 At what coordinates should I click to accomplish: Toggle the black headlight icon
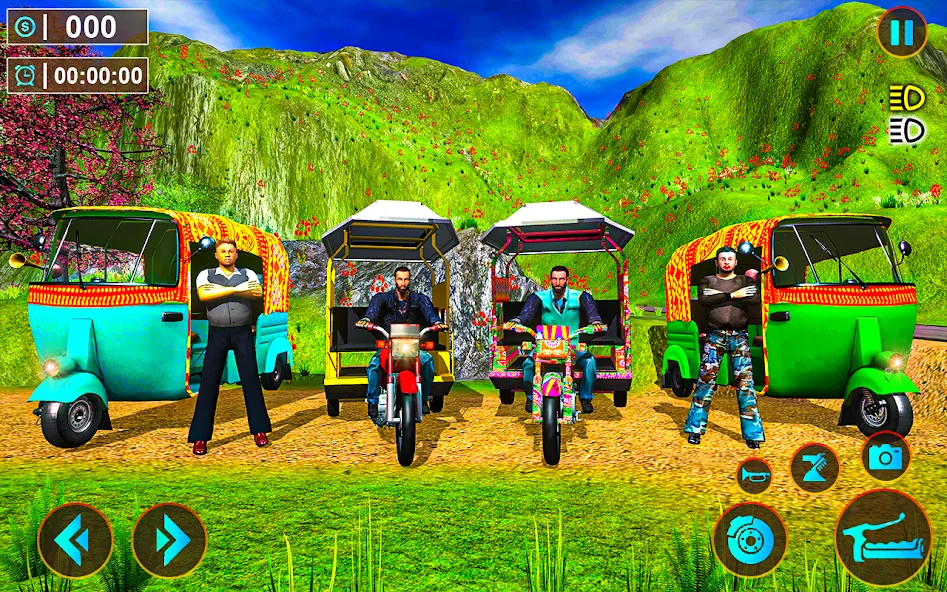coord(905,131)
